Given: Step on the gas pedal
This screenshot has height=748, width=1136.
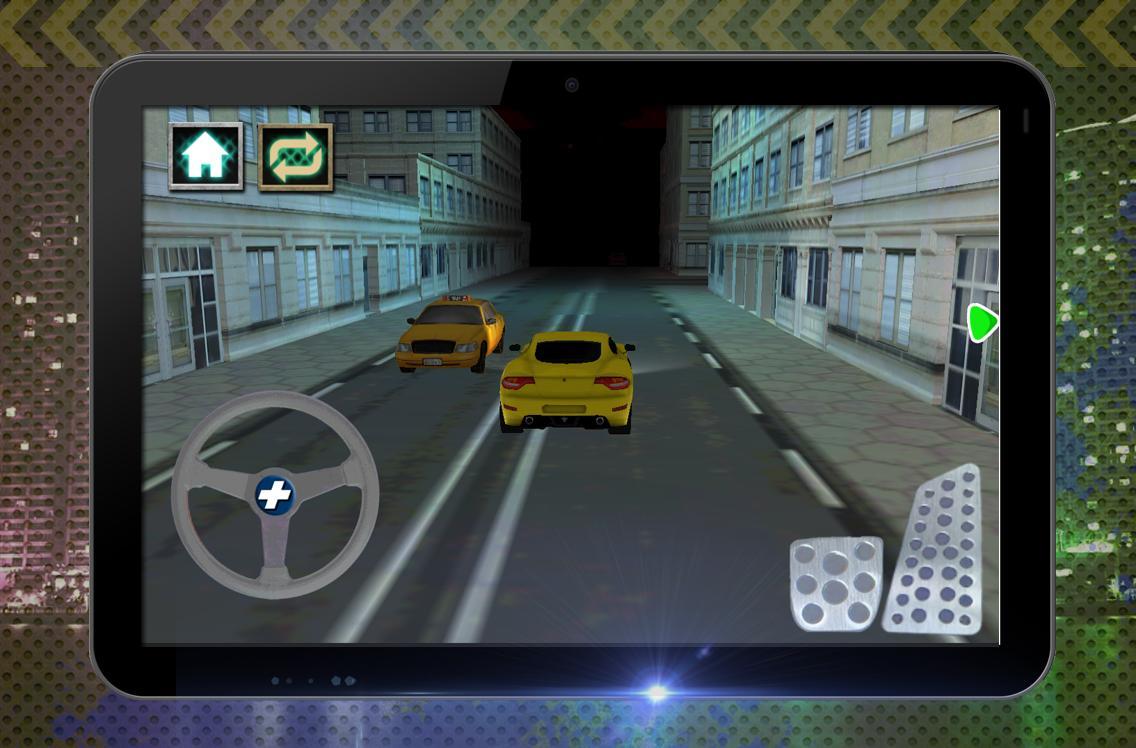Looking at the screenshot, I should pos(934,555).
